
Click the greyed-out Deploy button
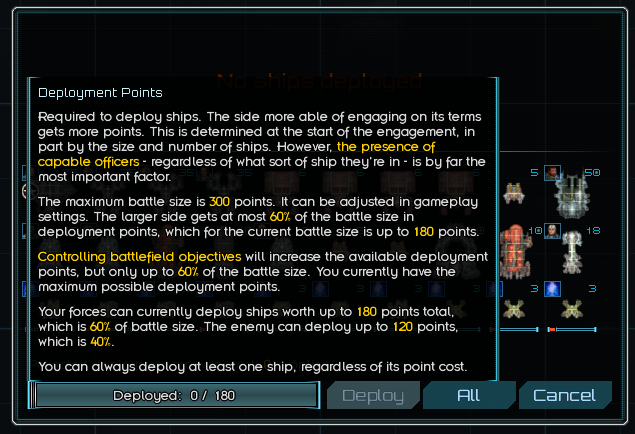(x=373, y=395)
